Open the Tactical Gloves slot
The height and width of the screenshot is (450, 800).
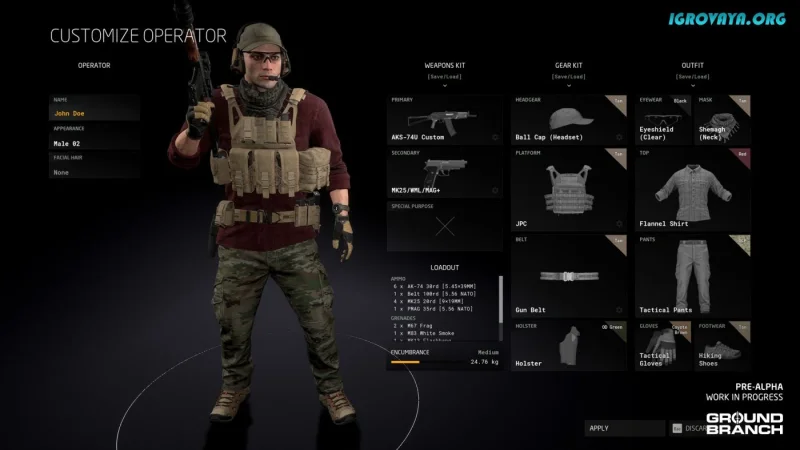[x=663, y=345]
